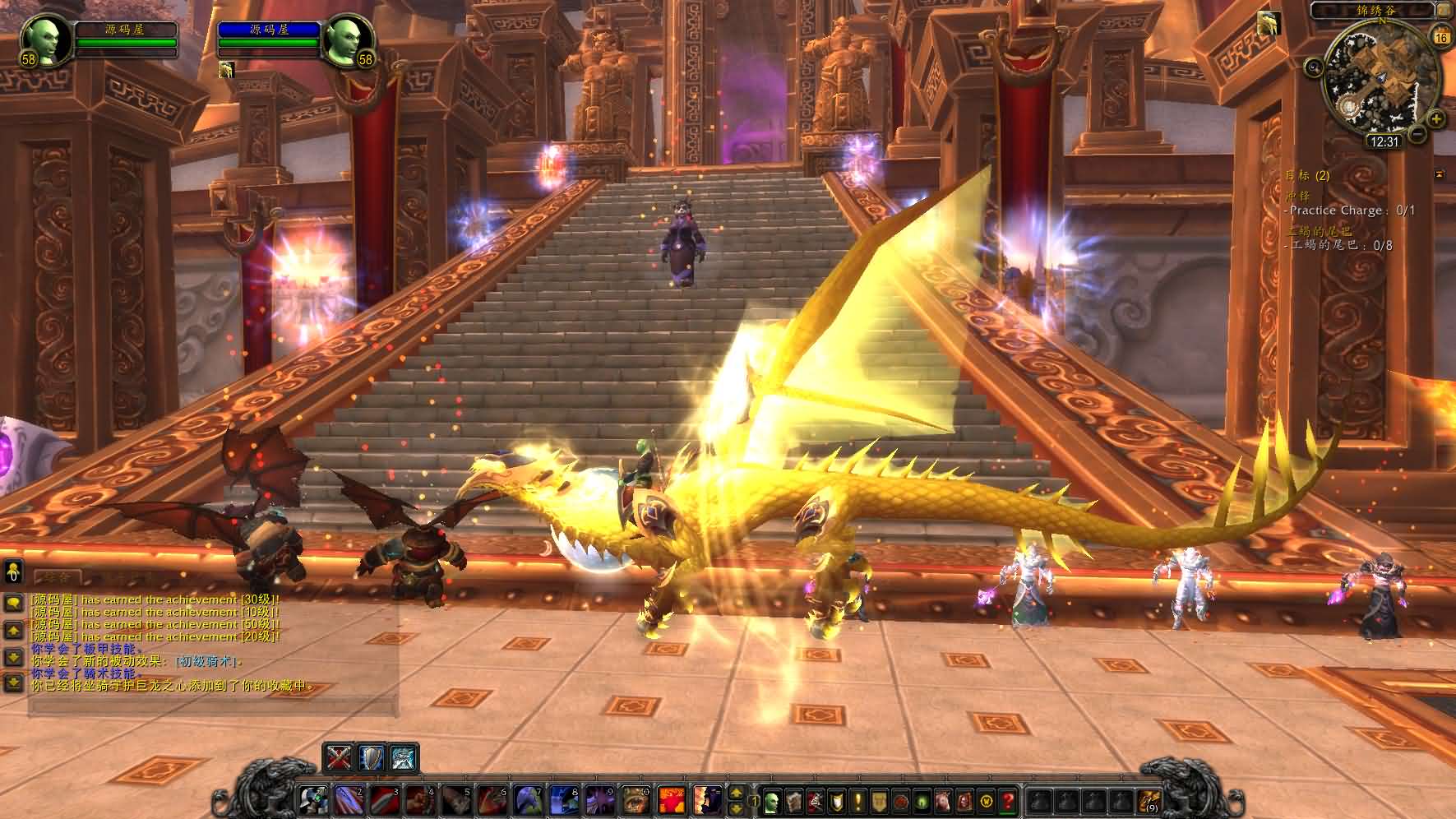
Task: Collapse the objectives tracker header arrow
Action: tap(1439, 174)
